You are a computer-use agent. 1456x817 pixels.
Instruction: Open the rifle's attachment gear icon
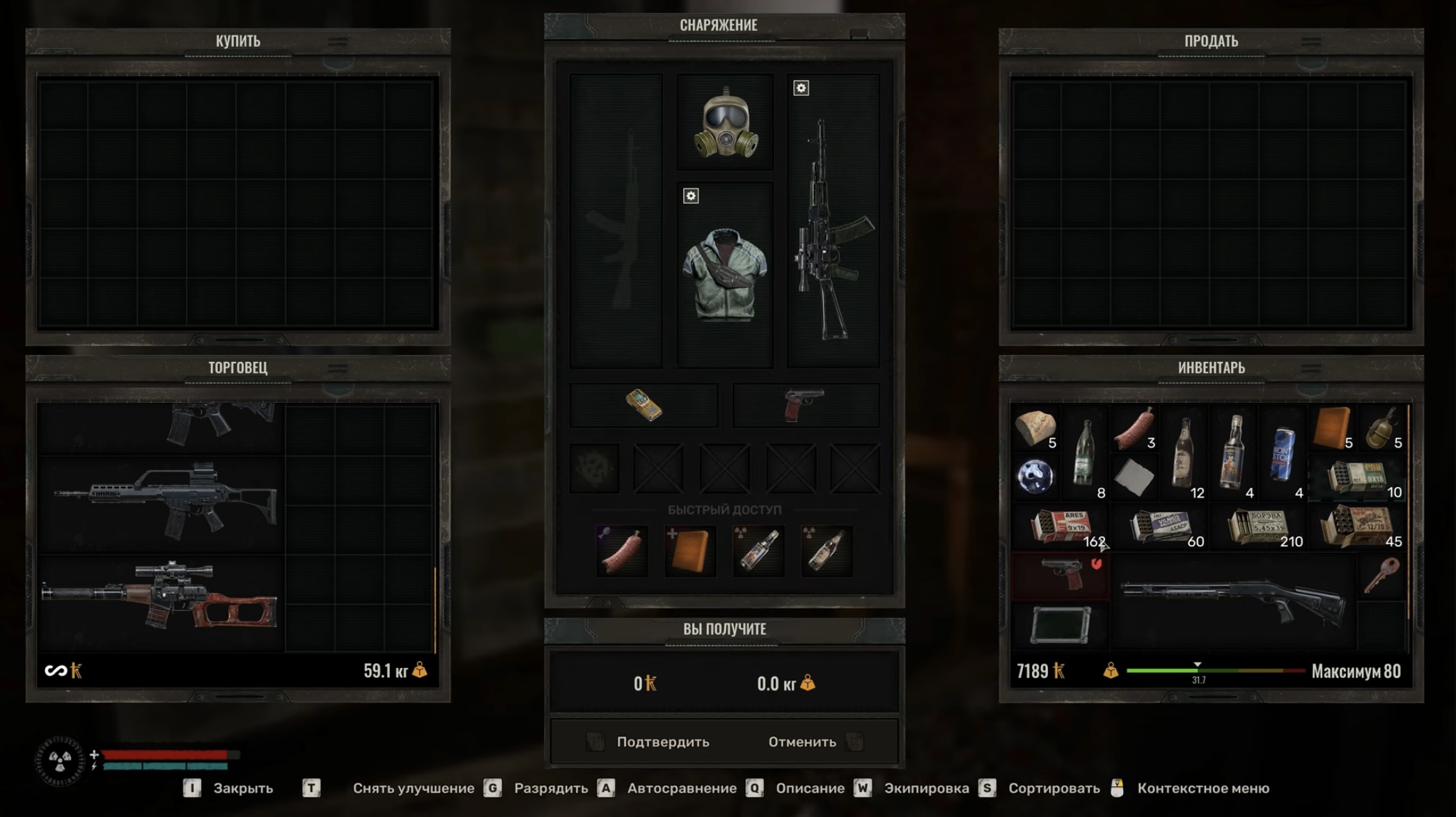click(x=801, y=88)
